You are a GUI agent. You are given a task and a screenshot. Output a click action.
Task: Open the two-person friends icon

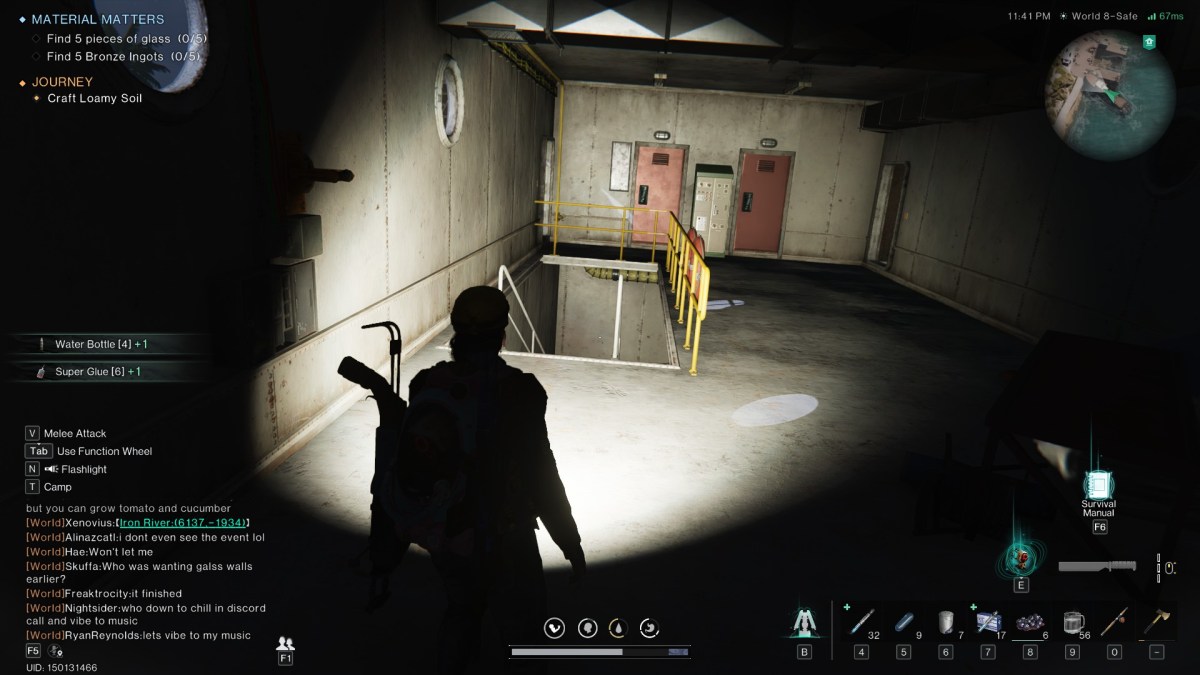(x=285, y=644)
